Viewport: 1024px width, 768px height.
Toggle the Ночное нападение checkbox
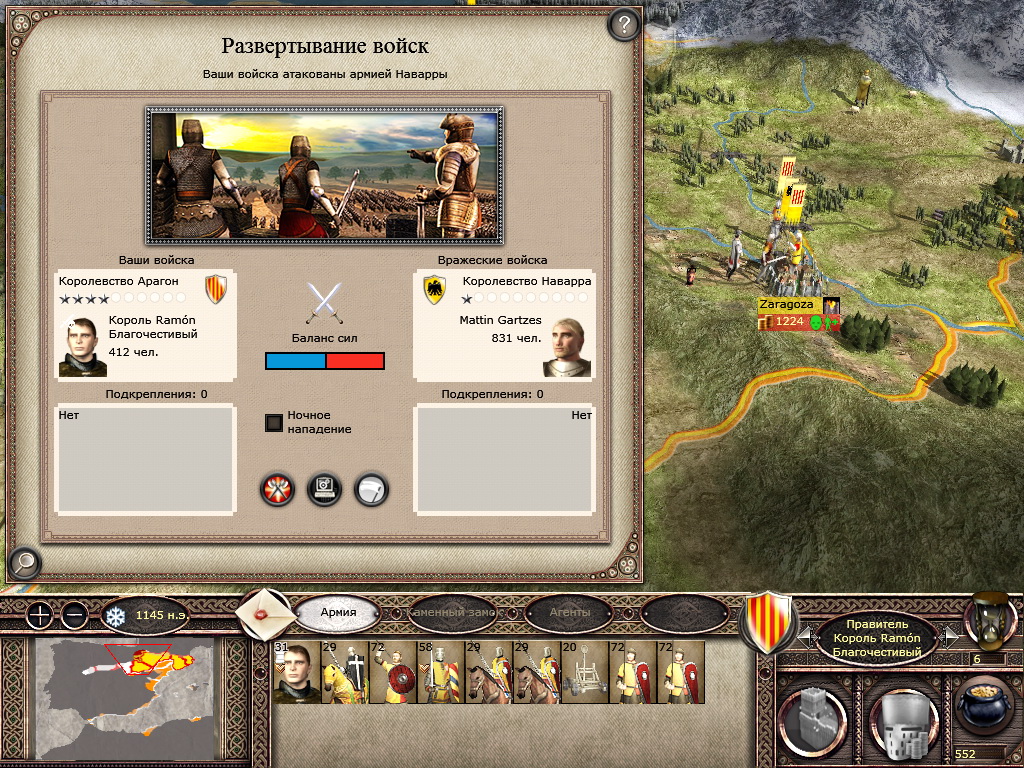pos(274,422)
